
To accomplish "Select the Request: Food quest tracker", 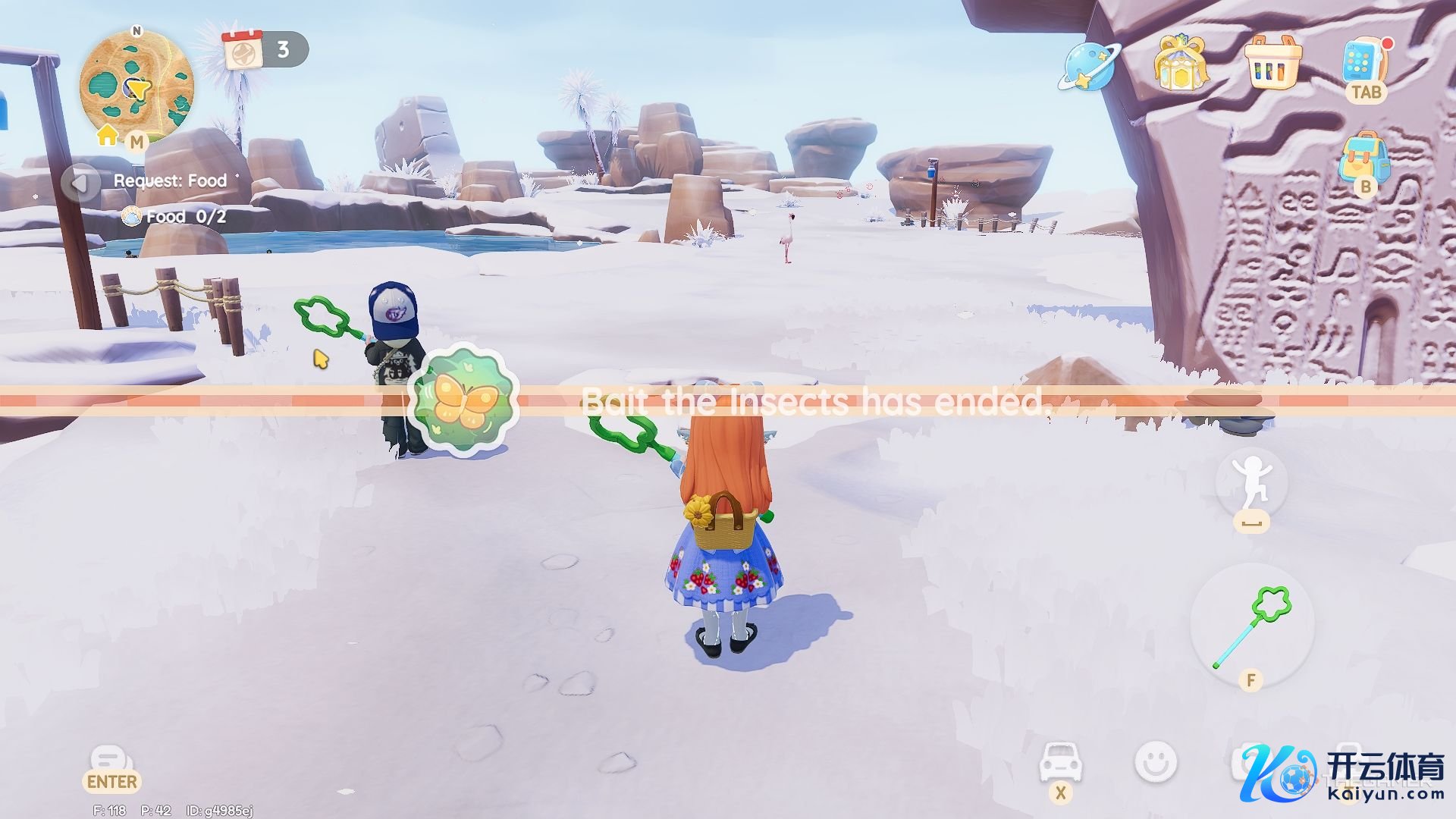I will (x=170, y=180).
